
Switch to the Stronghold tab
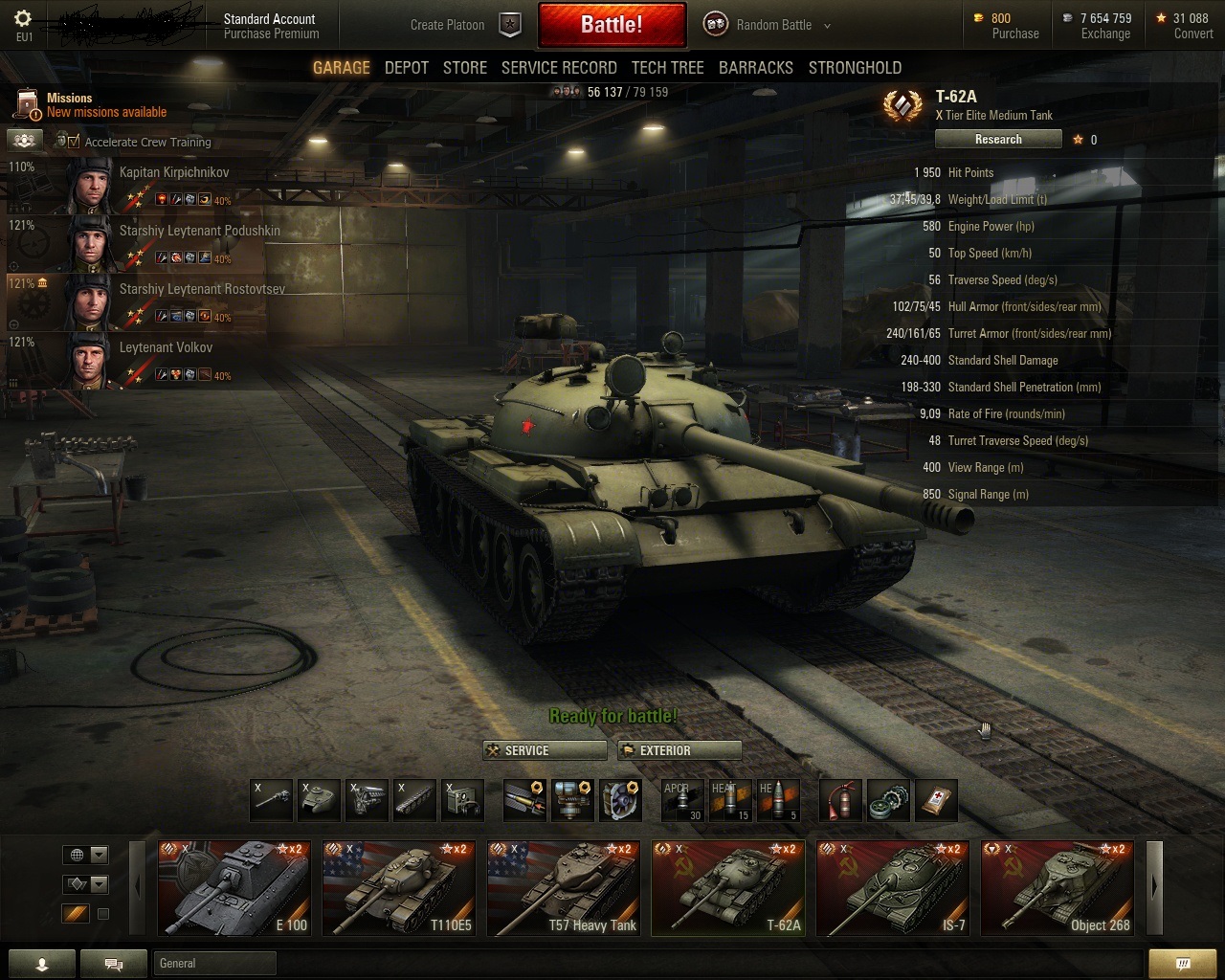(855, 68)
